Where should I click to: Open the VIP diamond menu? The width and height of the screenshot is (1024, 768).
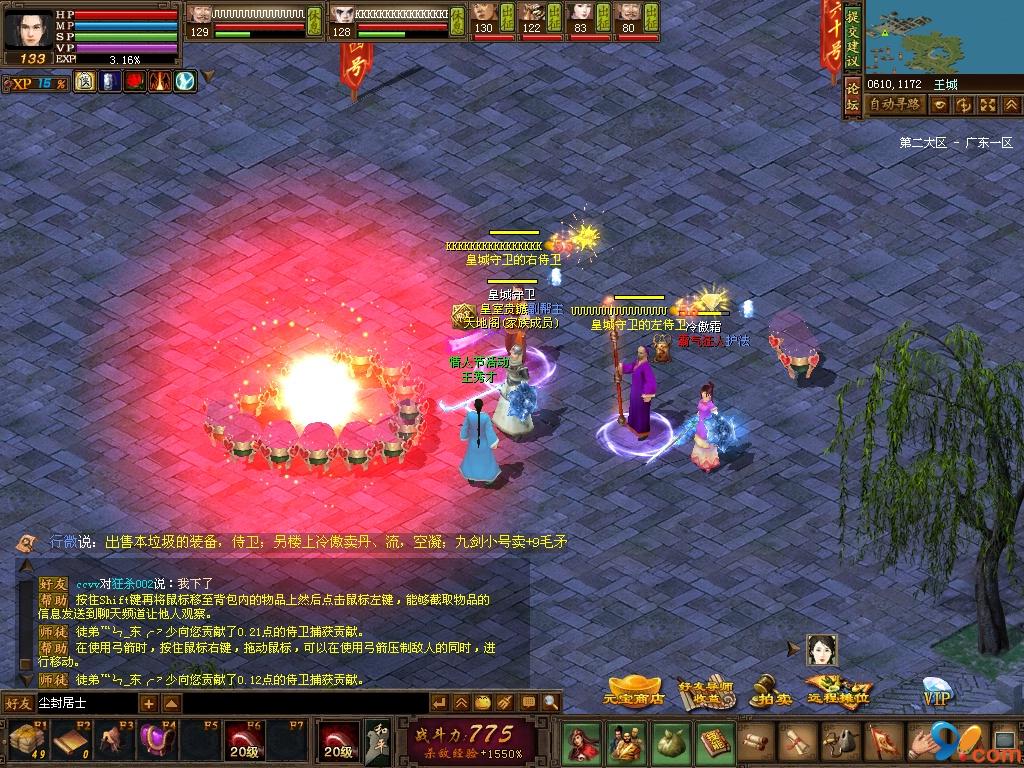(x=936, y=692)
